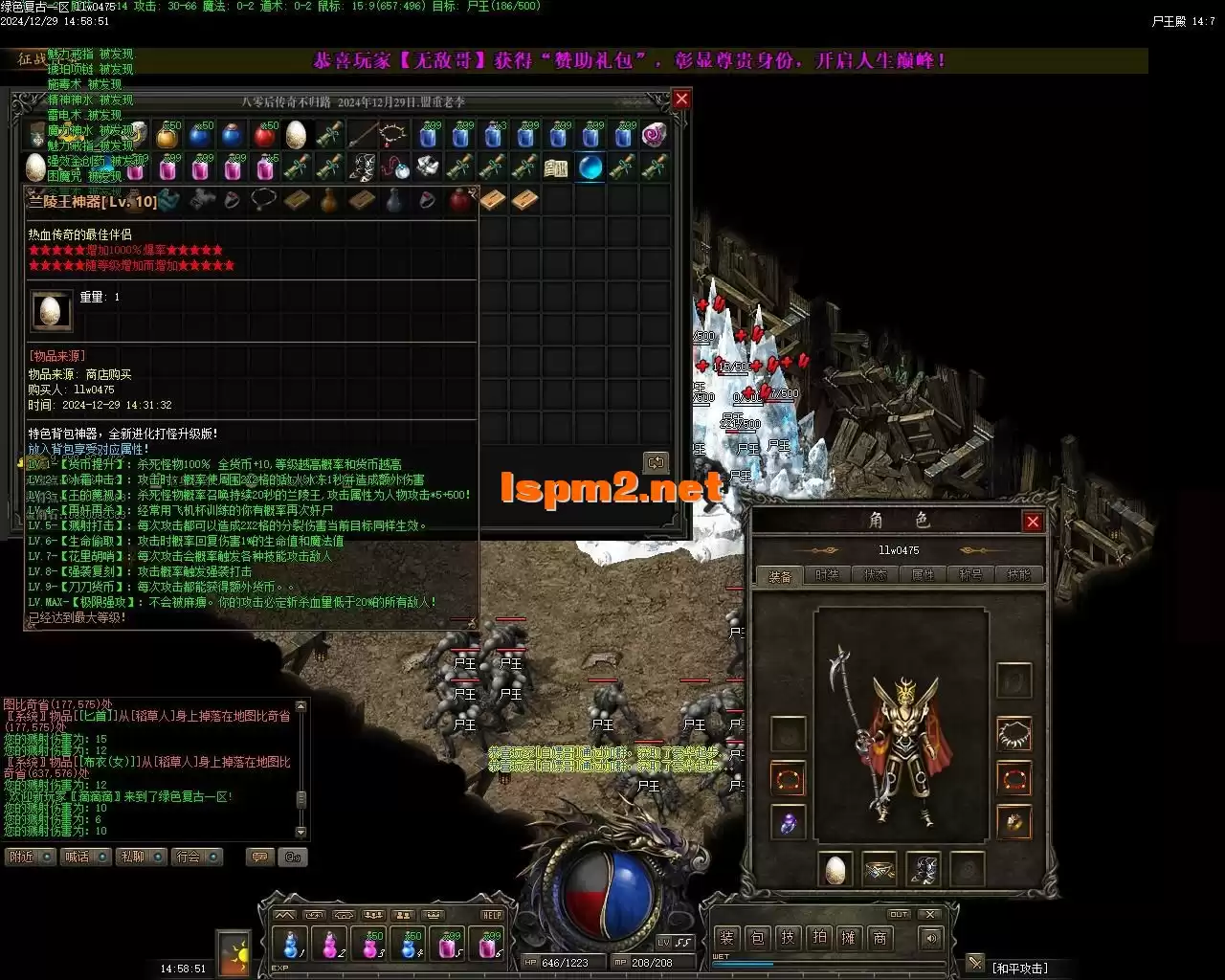Select the glowing blue orb in bag

pyautogui.click(x=590, y=167)
